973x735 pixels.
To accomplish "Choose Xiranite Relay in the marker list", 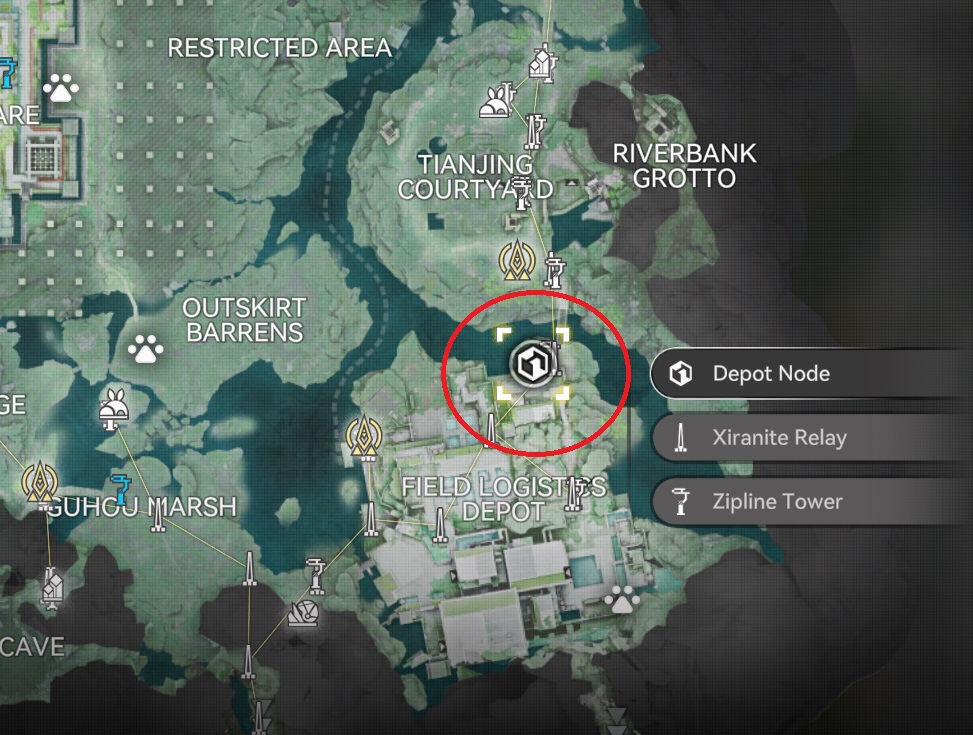I will [778, 438].
